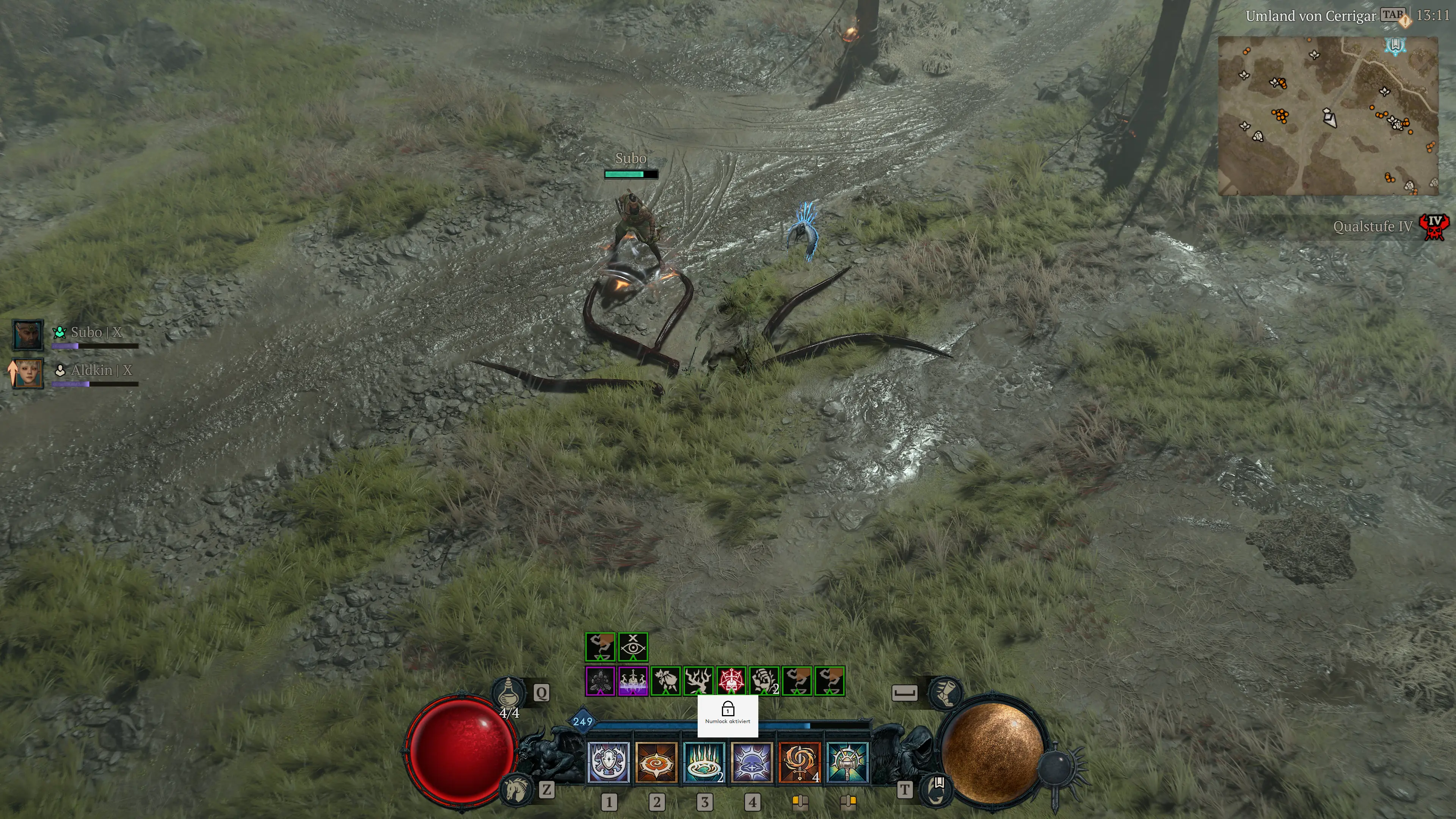The width and height of the screenshot is (1456, 819).
Task: Inspect the crossed-out eye buff icon
Action: pyautogui.click(x=632, y=646)
